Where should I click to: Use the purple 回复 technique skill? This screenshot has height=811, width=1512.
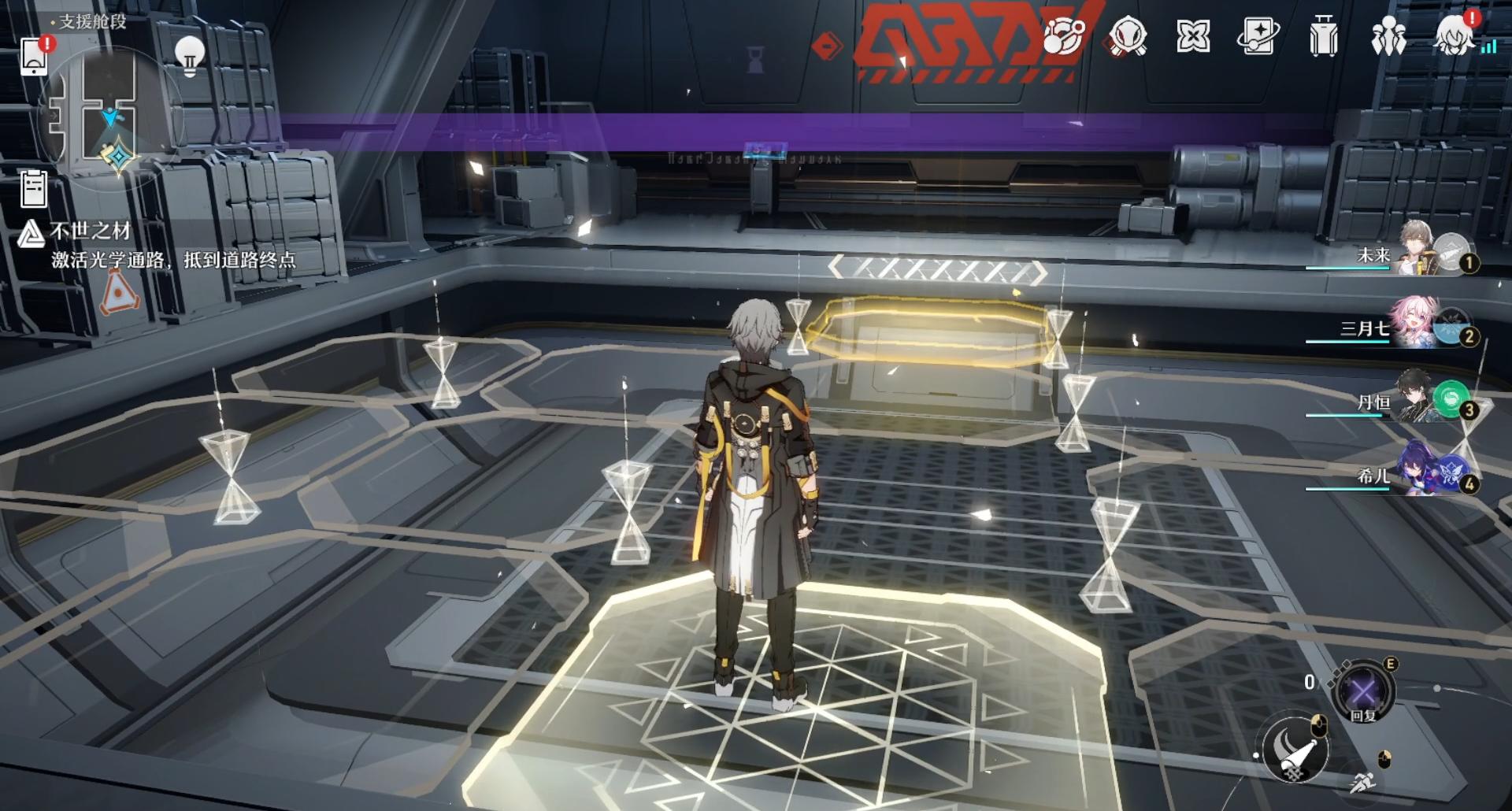1363,693
